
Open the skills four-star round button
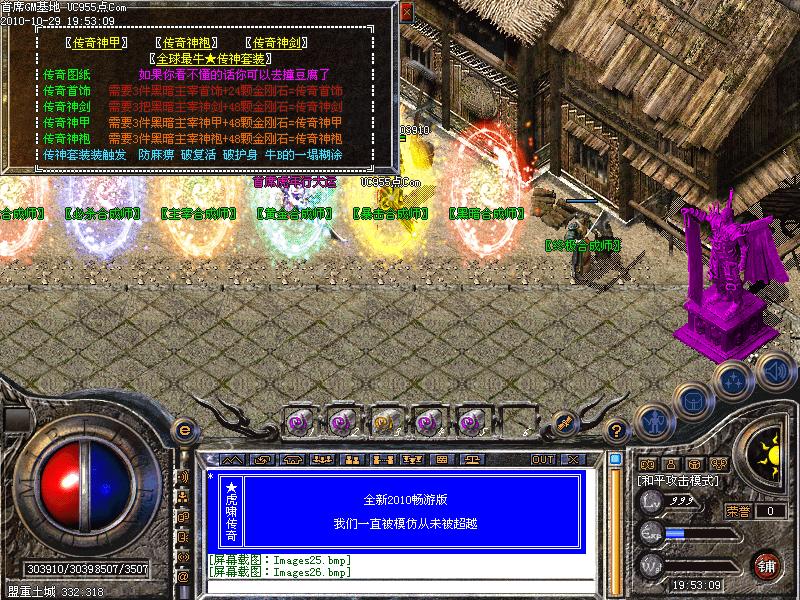(x=735, y=381)
